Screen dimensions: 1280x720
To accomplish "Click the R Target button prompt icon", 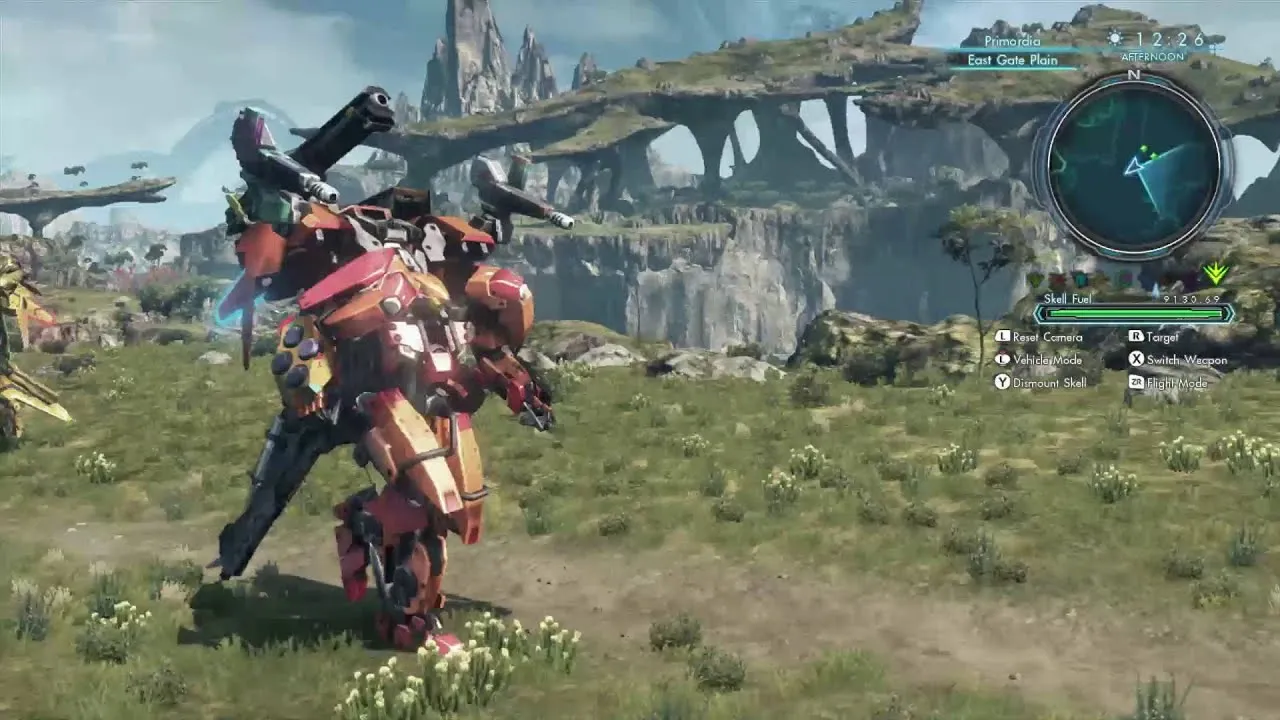I will (x=1137, y=337).
